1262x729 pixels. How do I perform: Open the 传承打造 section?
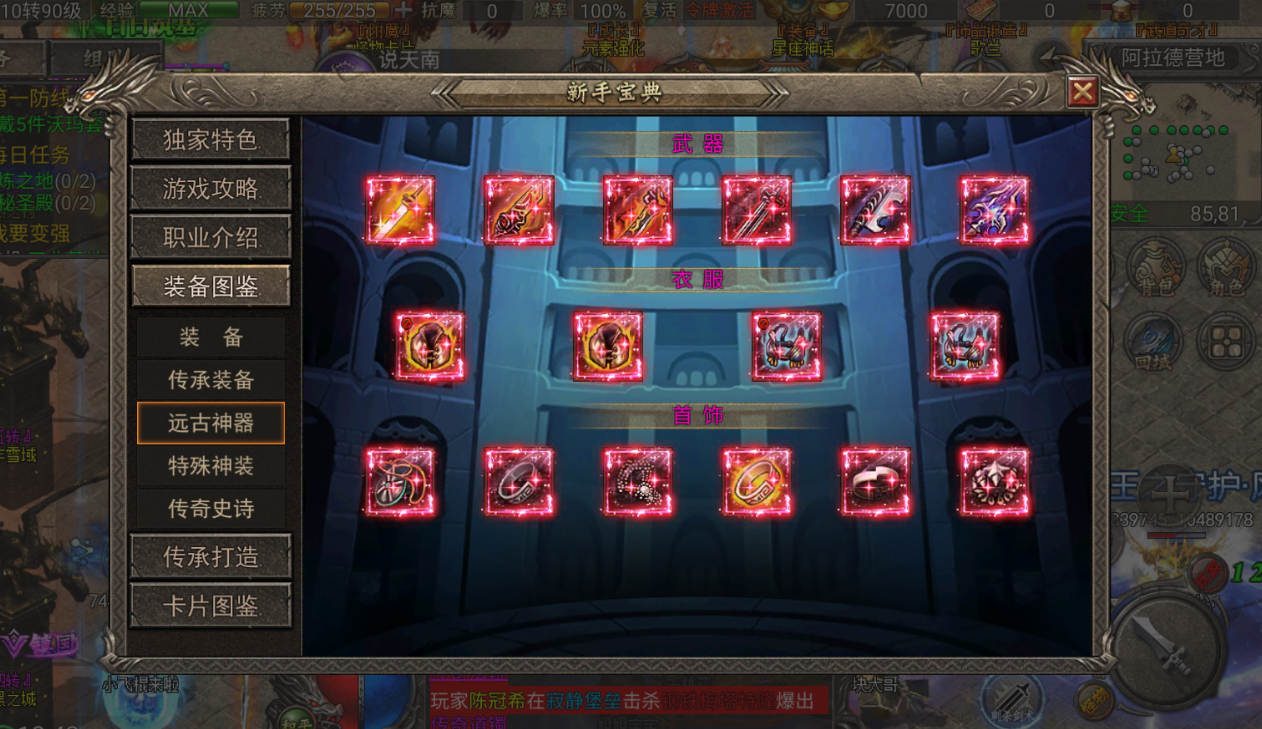pos(210,557)
